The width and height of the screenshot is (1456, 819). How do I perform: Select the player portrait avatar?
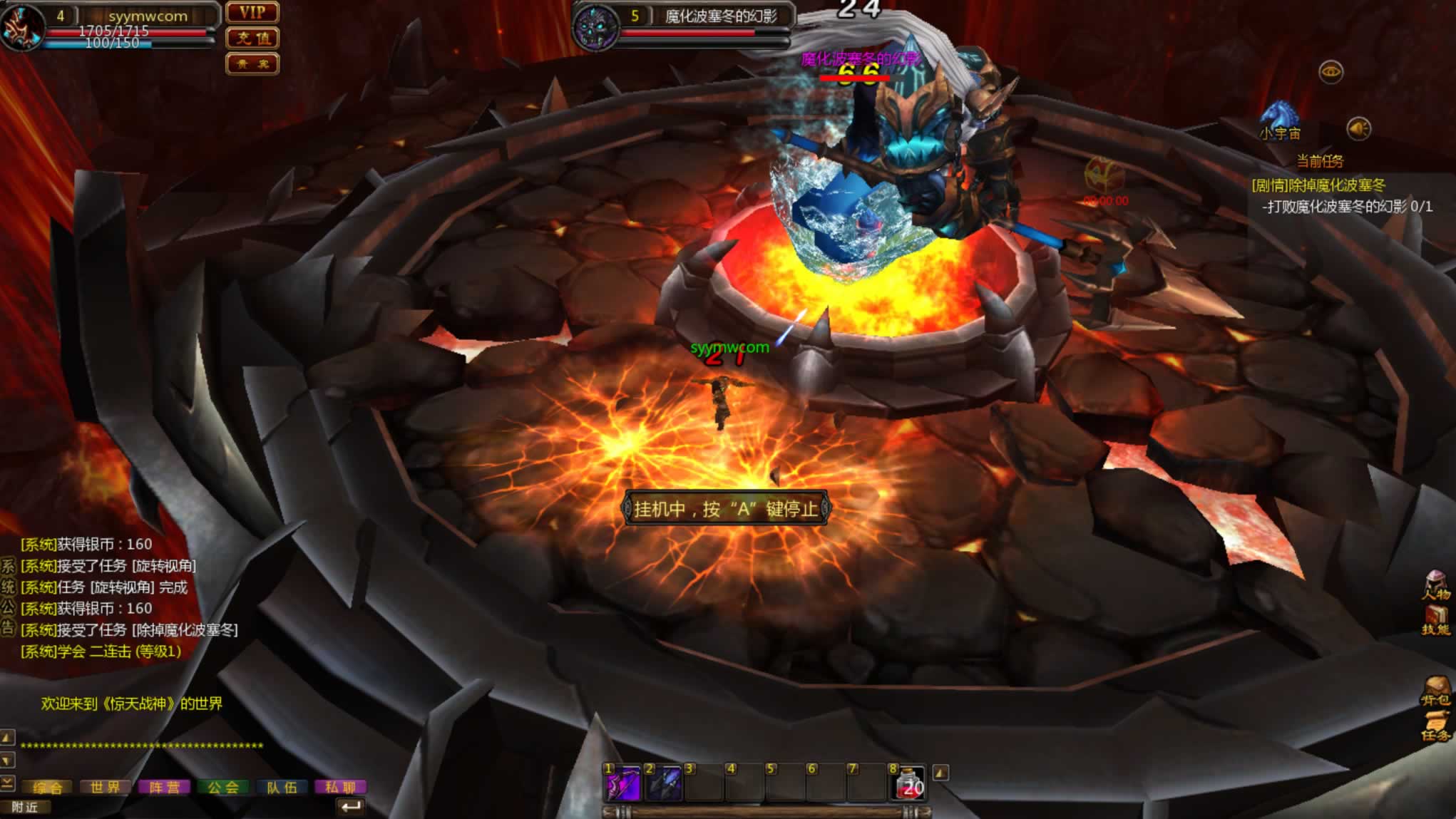[x=21, y=27]
